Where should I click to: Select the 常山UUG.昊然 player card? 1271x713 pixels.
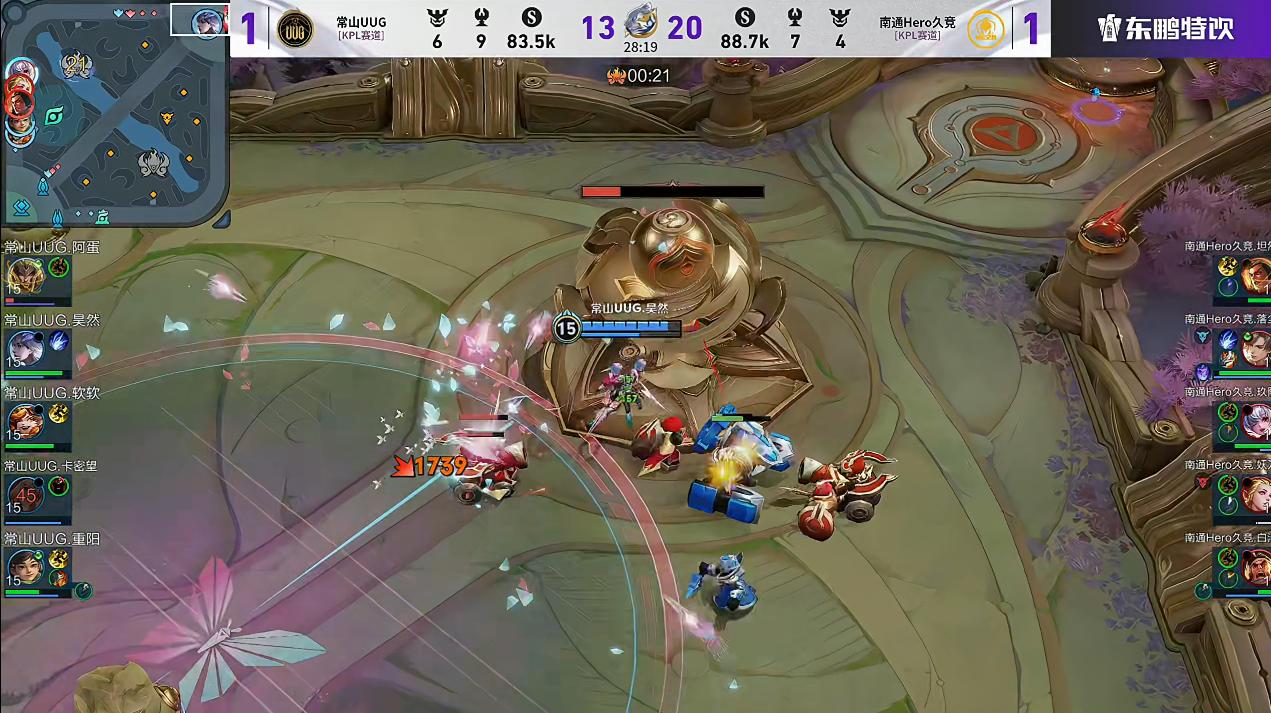(38, 347)
